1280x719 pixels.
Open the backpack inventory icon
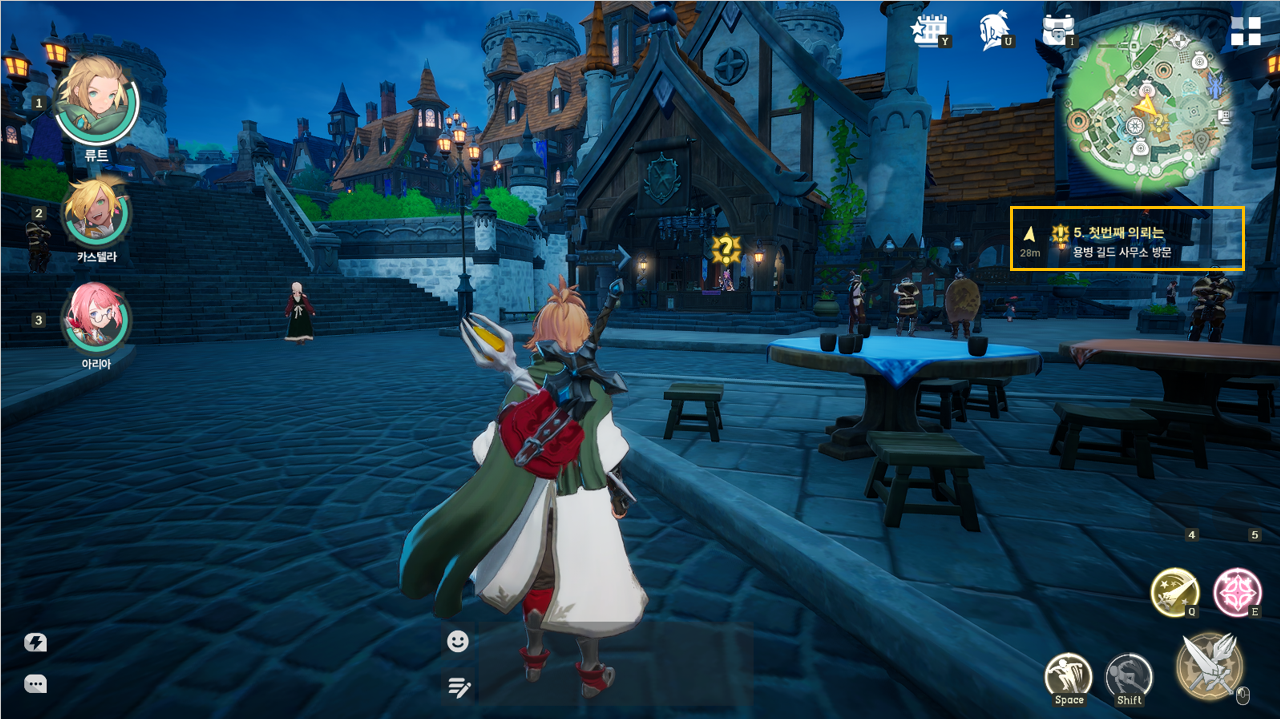(1057, 29)
